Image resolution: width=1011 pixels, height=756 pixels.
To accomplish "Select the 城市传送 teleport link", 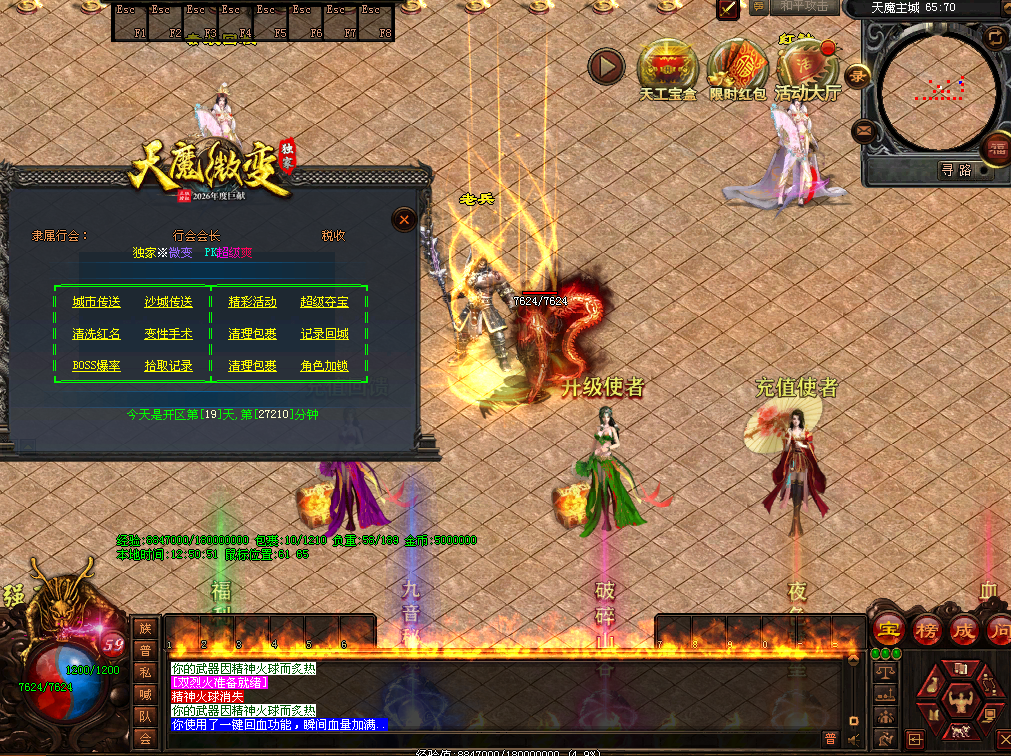I will pos(96,302).
